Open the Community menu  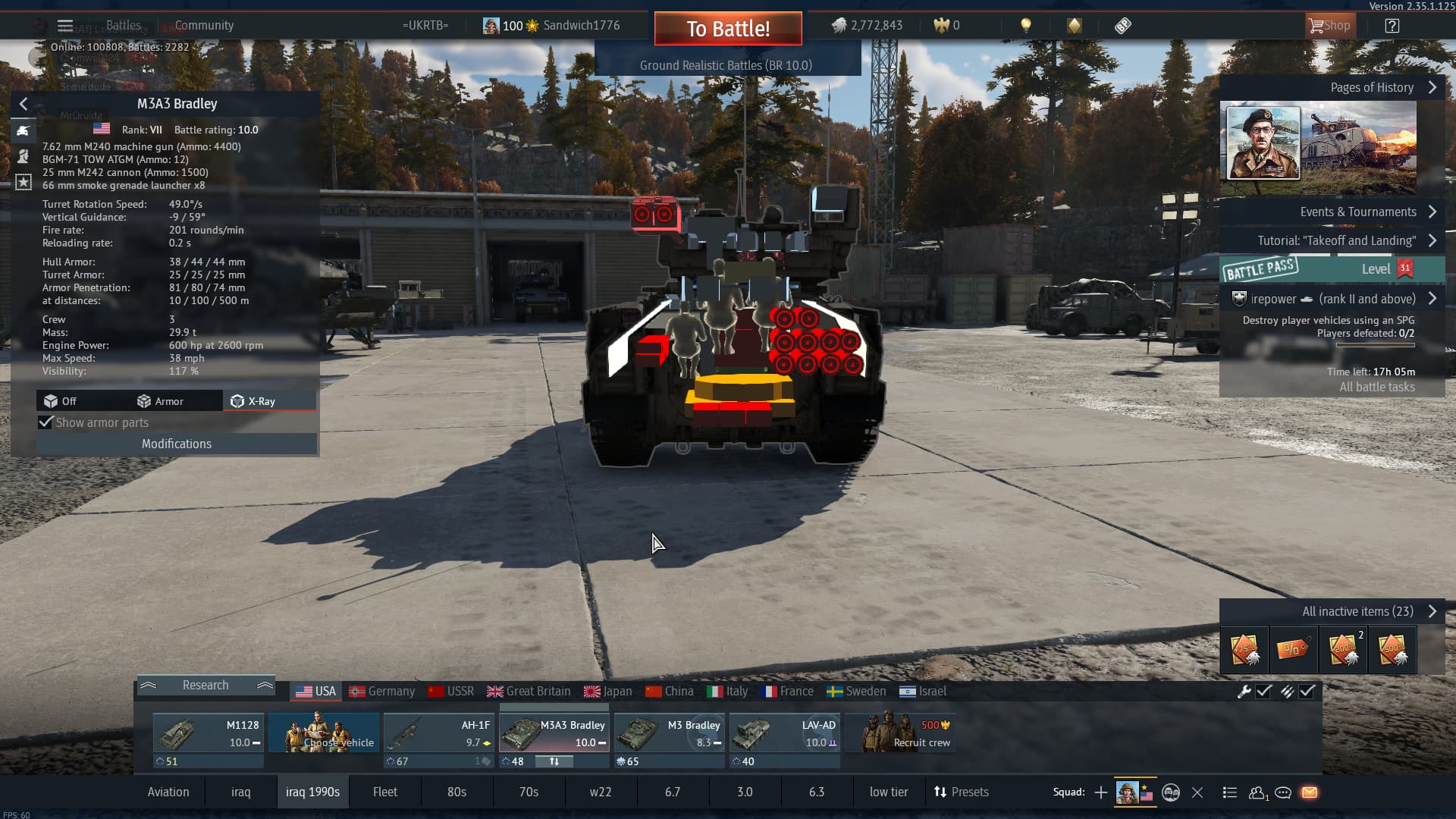click(x=204, y=25)
